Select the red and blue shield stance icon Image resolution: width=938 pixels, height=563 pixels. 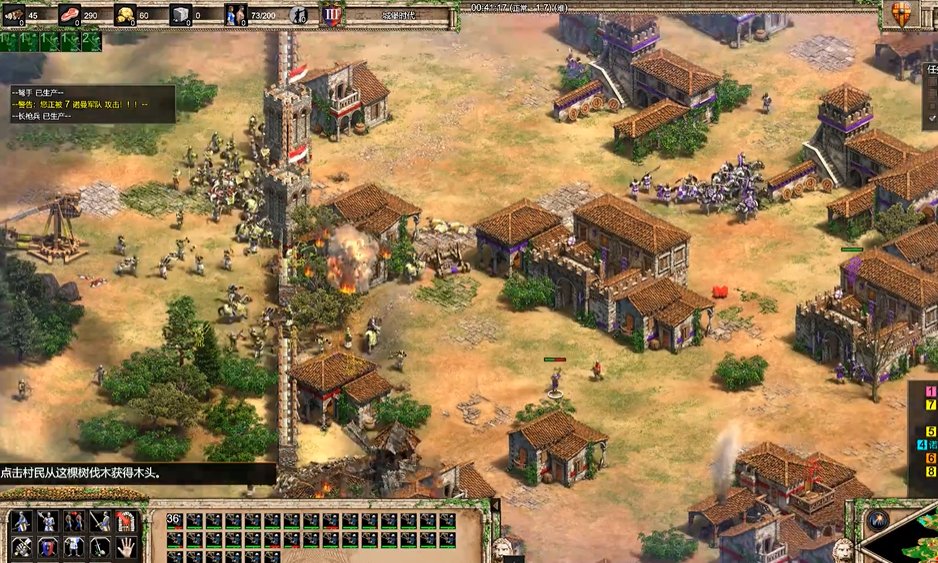click(x=48, y=547)
